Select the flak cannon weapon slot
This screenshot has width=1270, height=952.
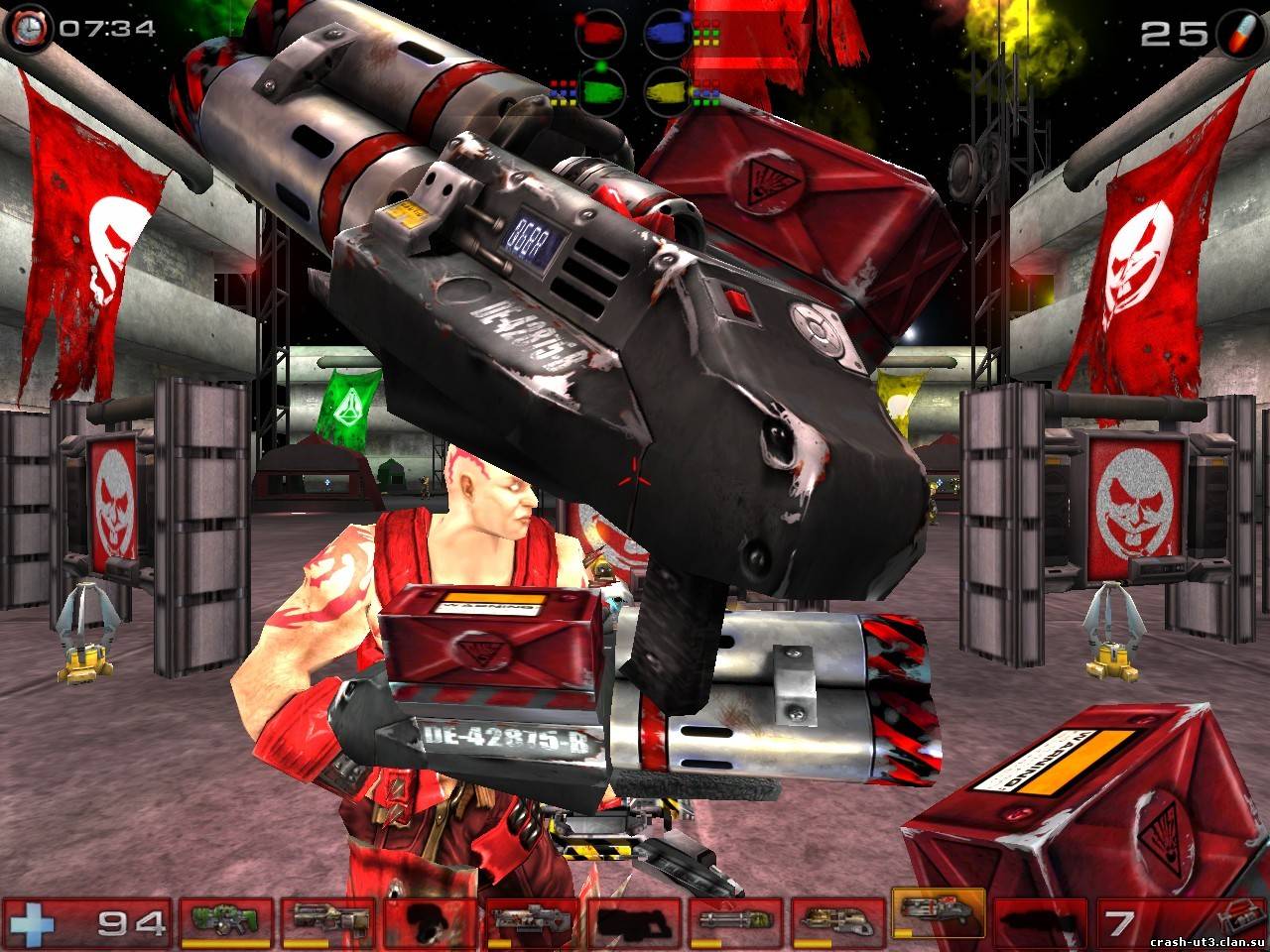click(836, 921)
